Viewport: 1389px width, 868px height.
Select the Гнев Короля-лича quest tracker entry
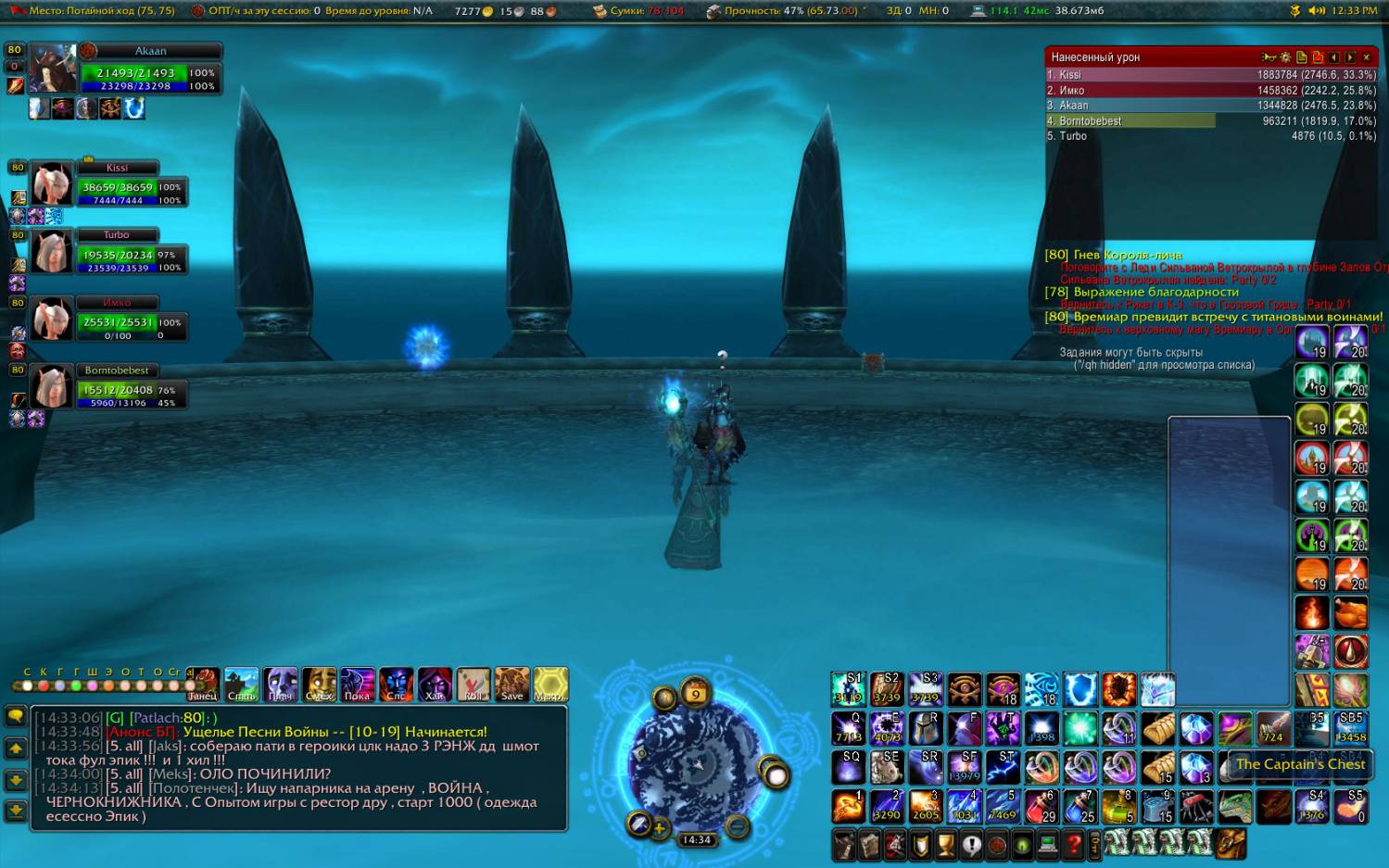pyautogui.click(x=1128, y=255)
